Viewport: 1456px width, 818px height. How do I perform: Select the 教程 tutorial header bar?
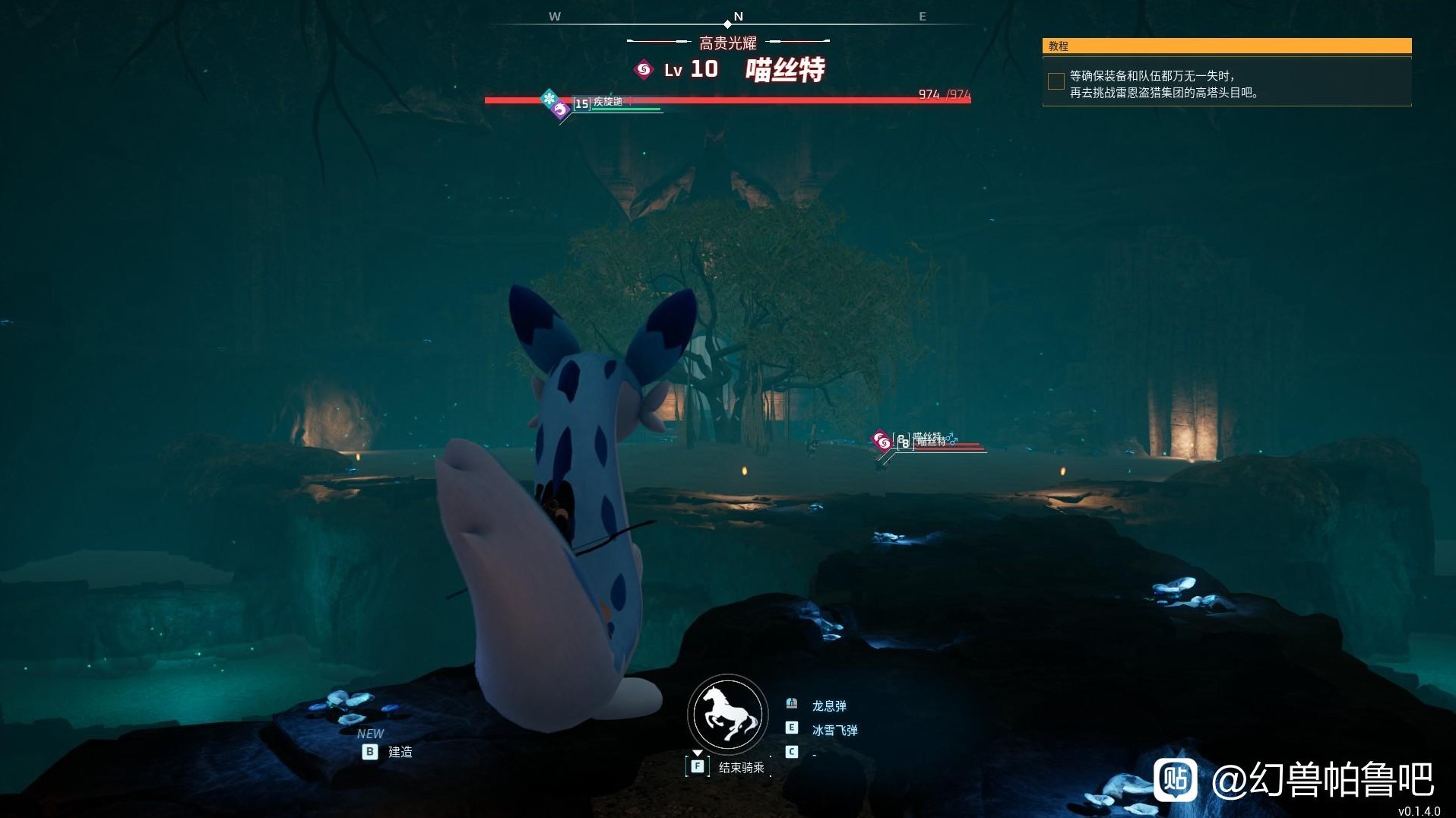point(1227,46)
